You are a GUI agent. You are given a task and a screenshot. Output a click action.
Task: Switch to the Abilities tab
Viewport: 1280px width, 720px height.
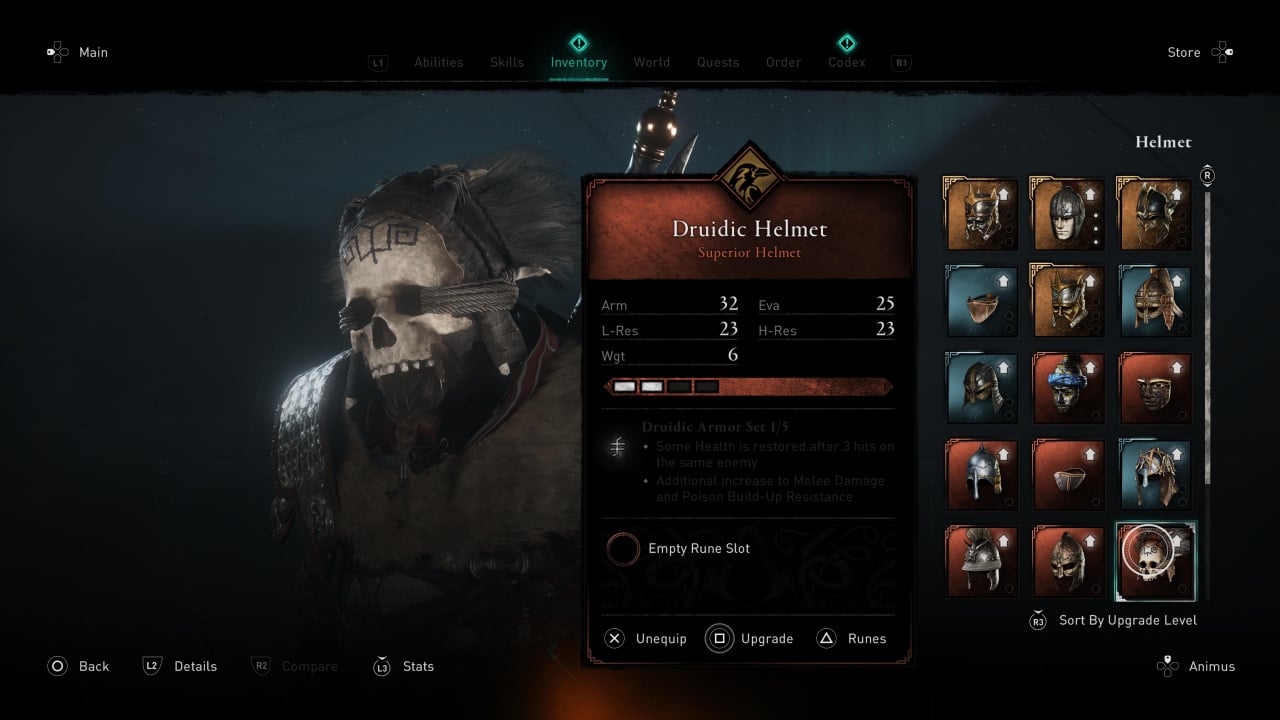click(x=438, y=62)
